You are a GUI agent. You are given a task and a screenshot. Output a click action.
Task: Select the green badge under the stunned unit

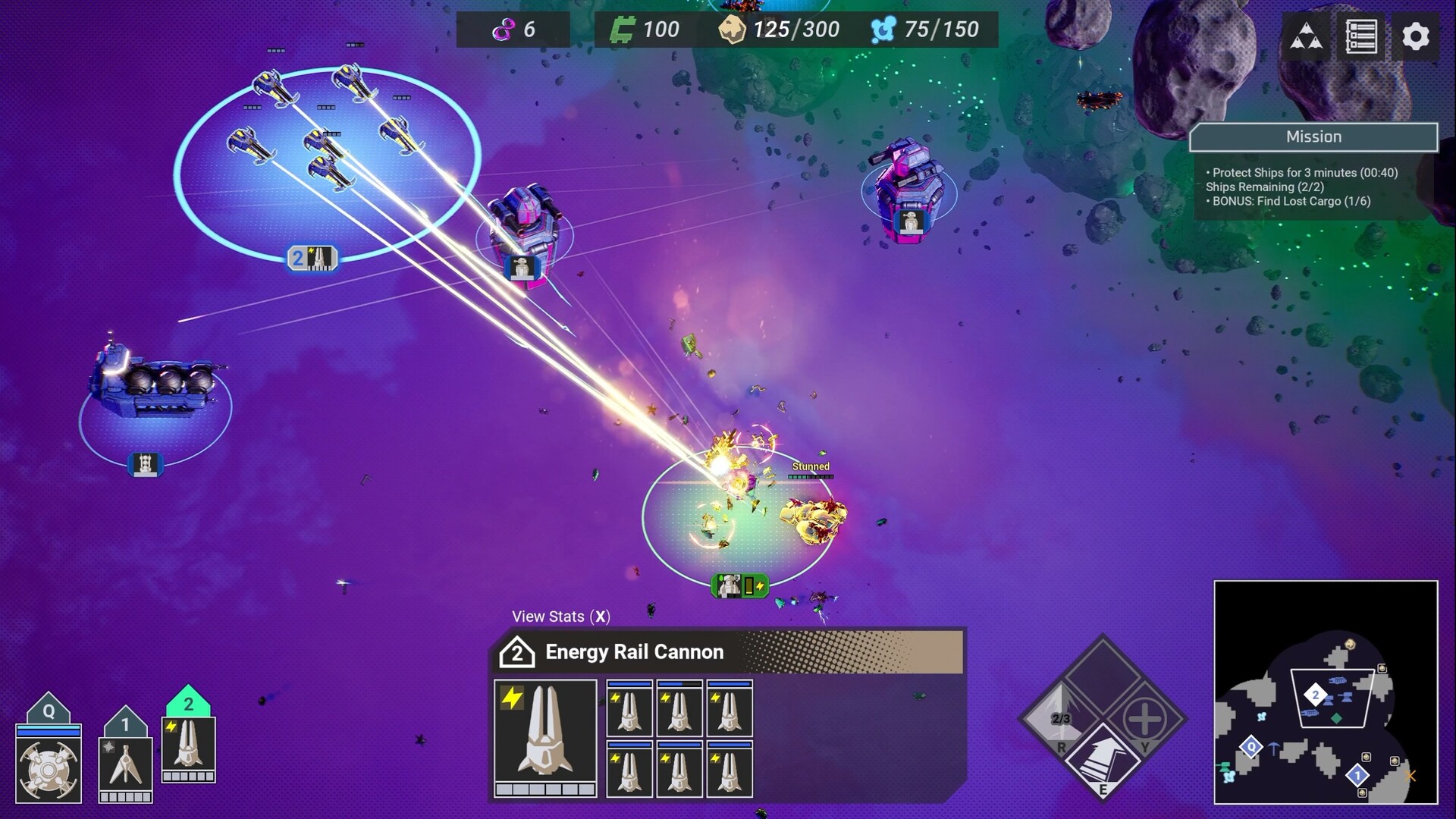[740, 585]
